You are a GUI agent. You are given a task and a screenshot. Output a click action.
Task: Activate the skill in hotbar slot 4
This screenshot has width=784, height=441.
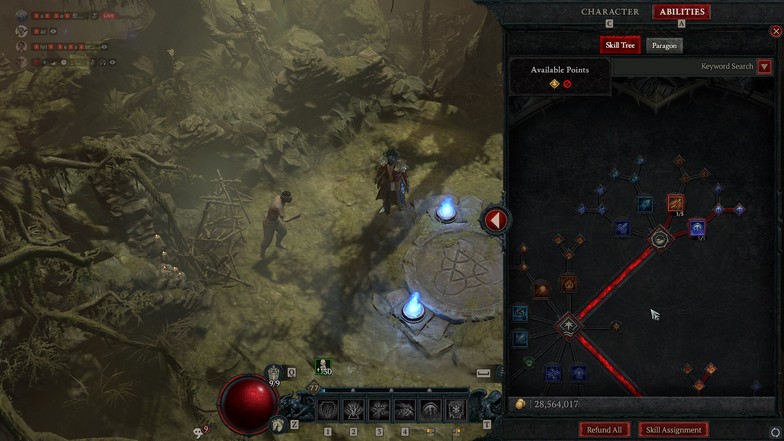[x=405, y=409]
